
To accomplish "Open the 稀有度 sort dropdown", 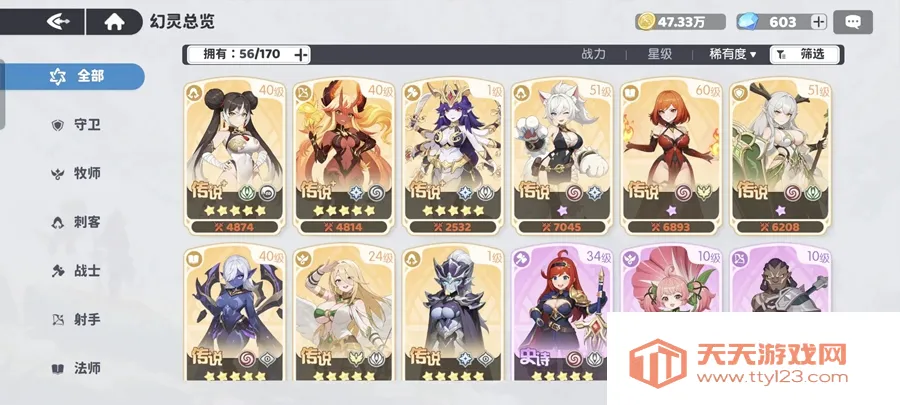I will click(732, 54).
